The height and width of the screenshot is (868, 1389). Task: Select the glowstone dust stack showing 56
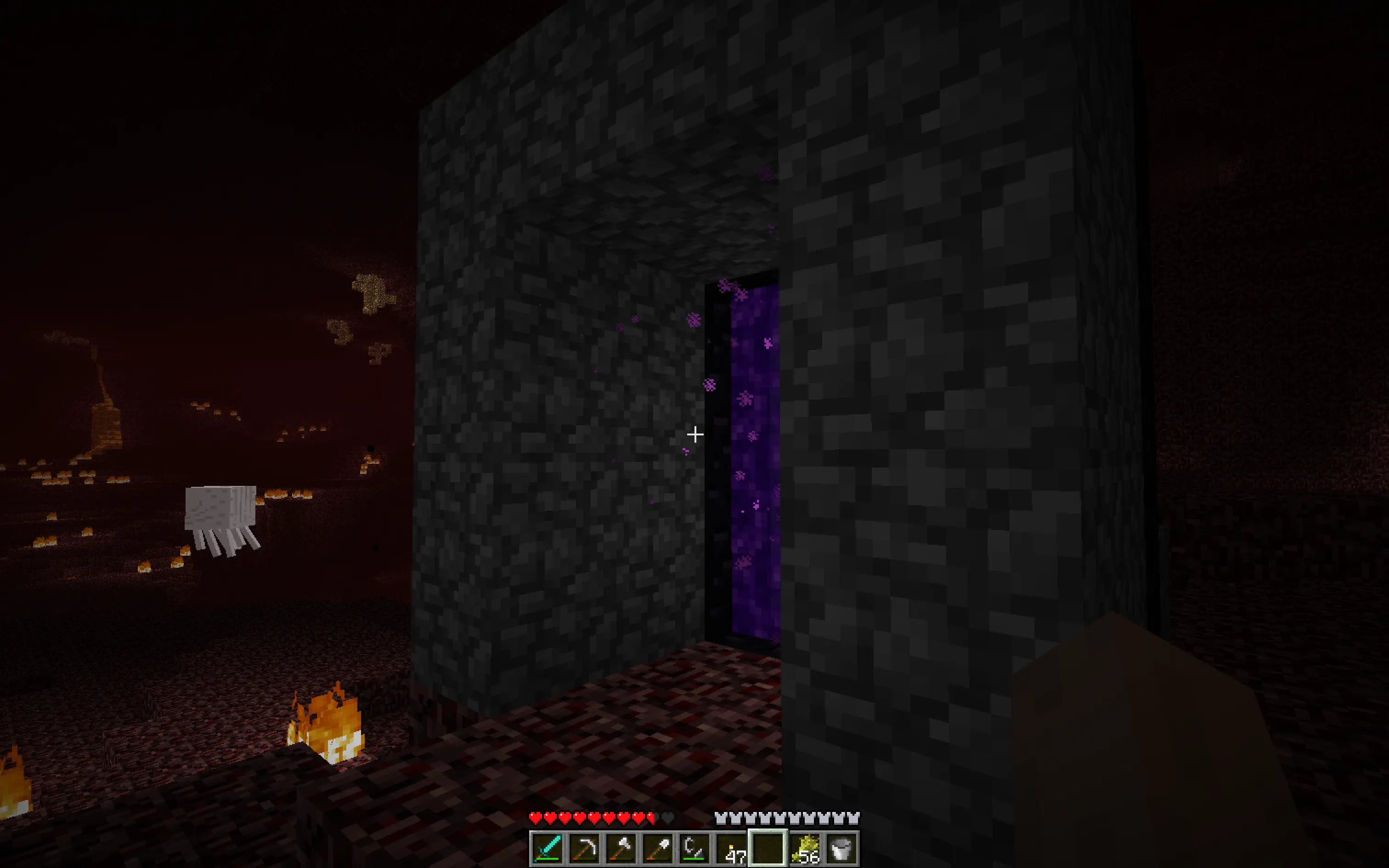806,850
